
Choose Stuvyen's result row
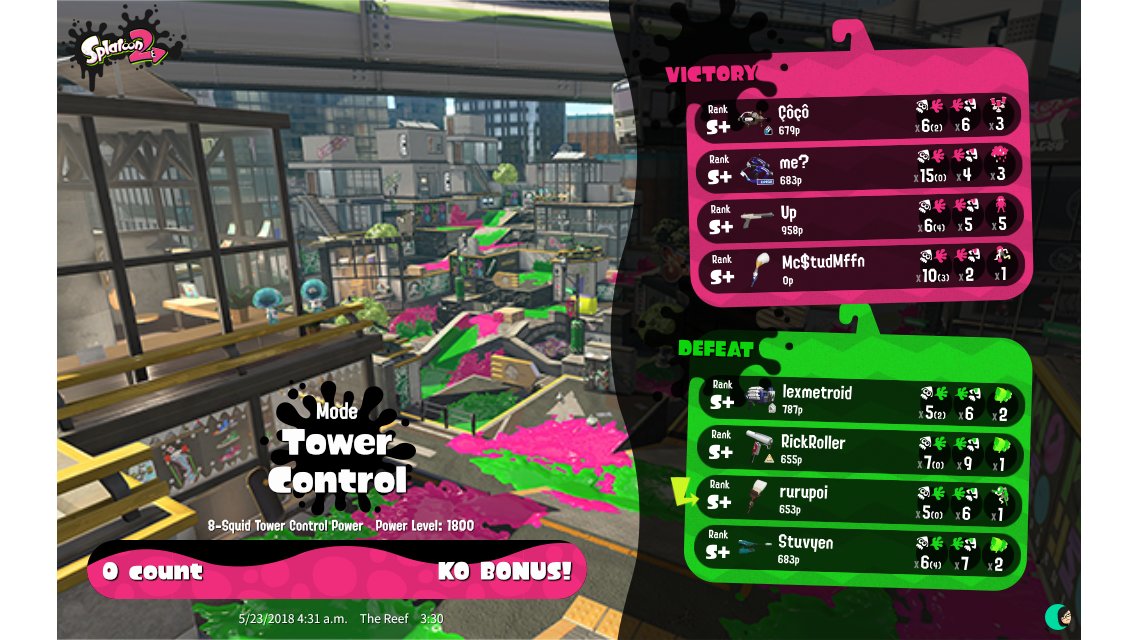[858, 551]
